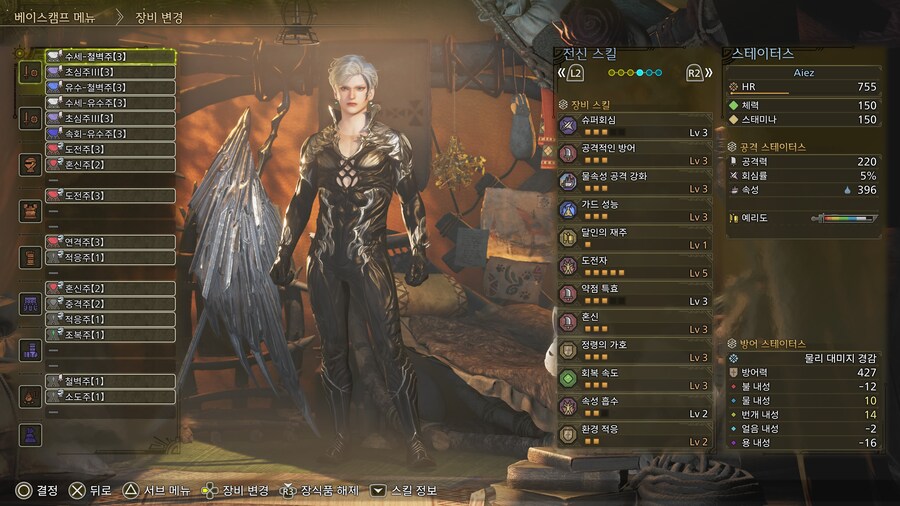
Task: Pick the 철벽주[1] decoration row
Action: [x=110, y=381]
